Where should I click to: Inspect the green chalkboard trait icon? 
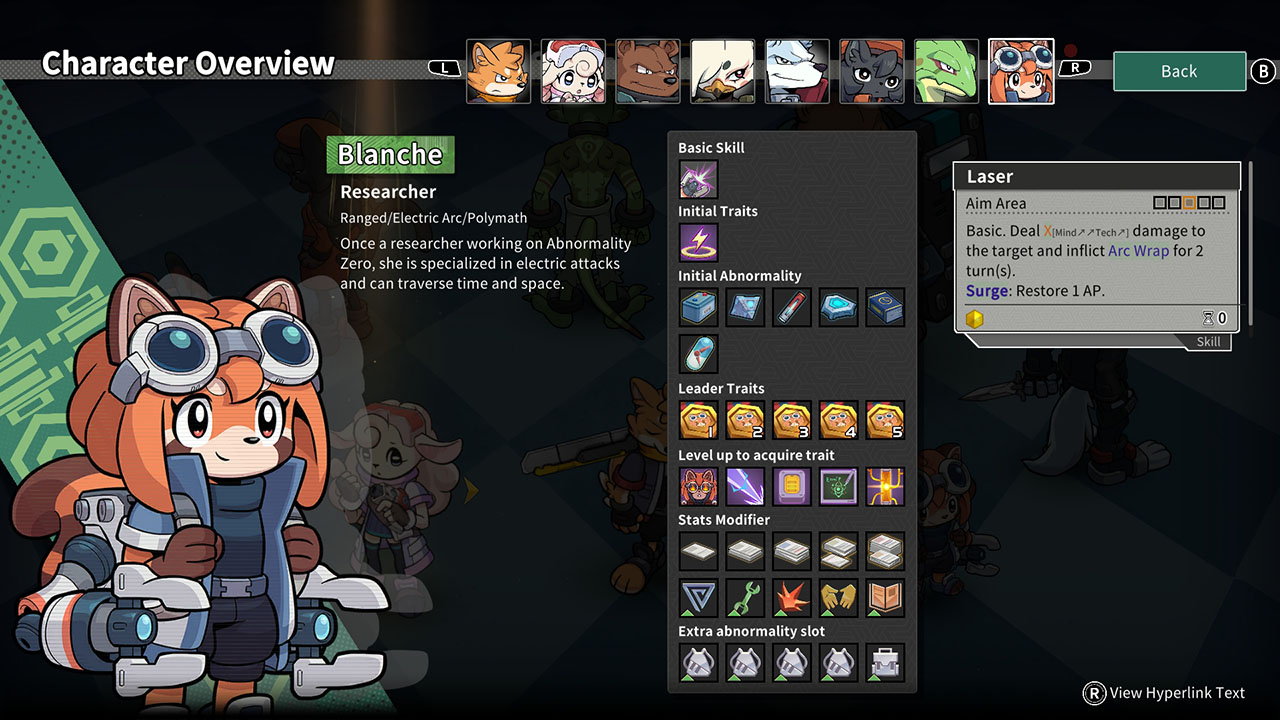(838, 487)
